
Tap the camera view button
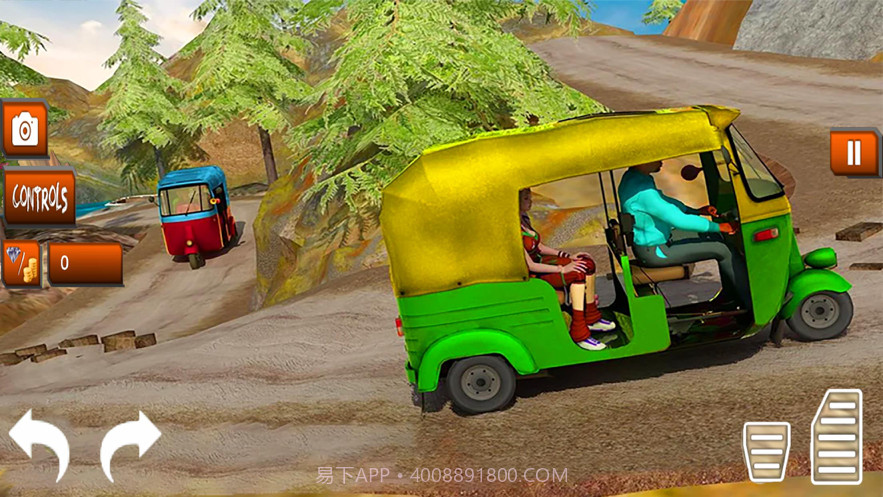pos(24,128)
